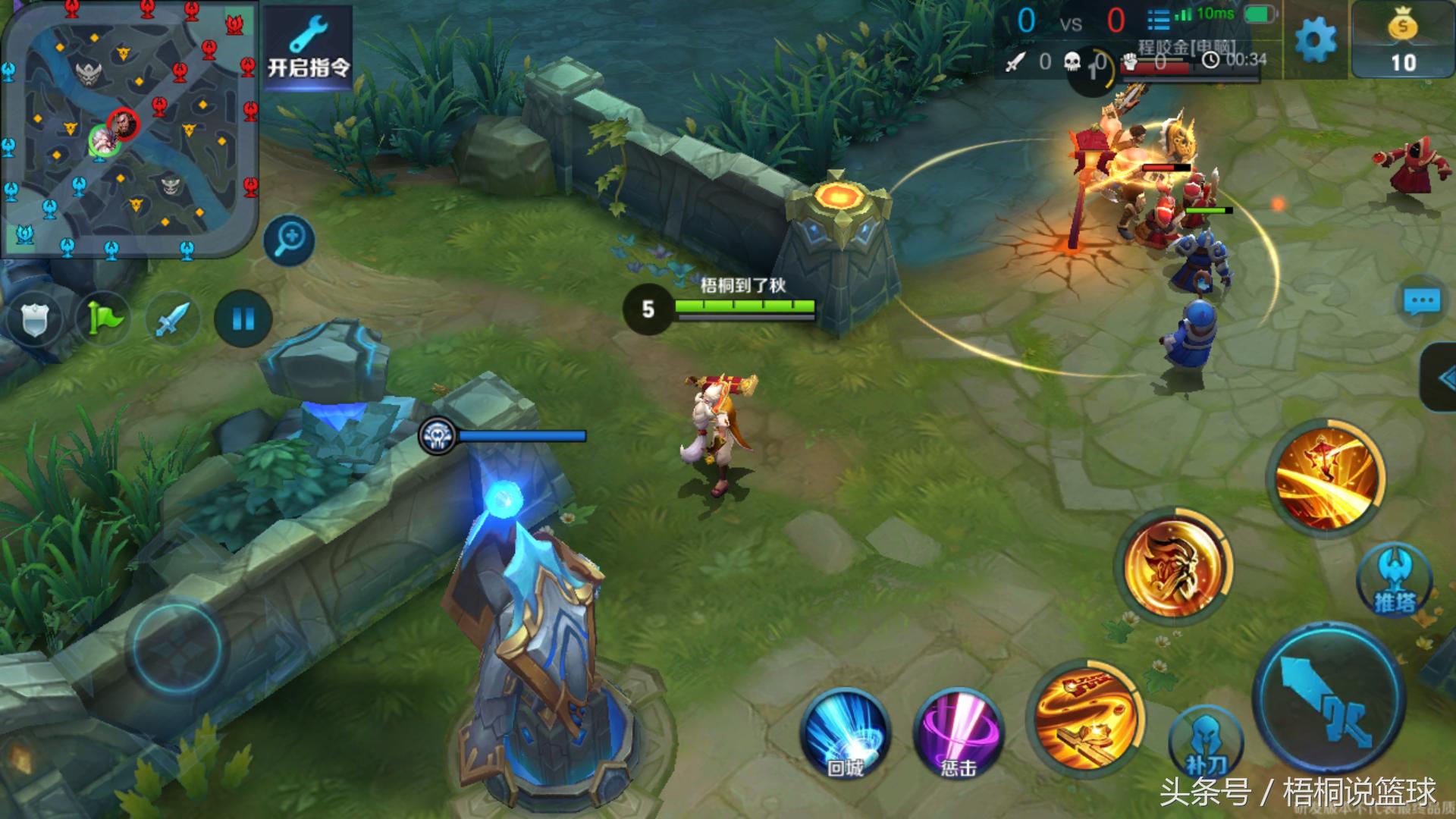The height and width of the screenshot is (819, 1456).
Task: Cast the spinning staff sweep skill
Action: [1084, 718]
